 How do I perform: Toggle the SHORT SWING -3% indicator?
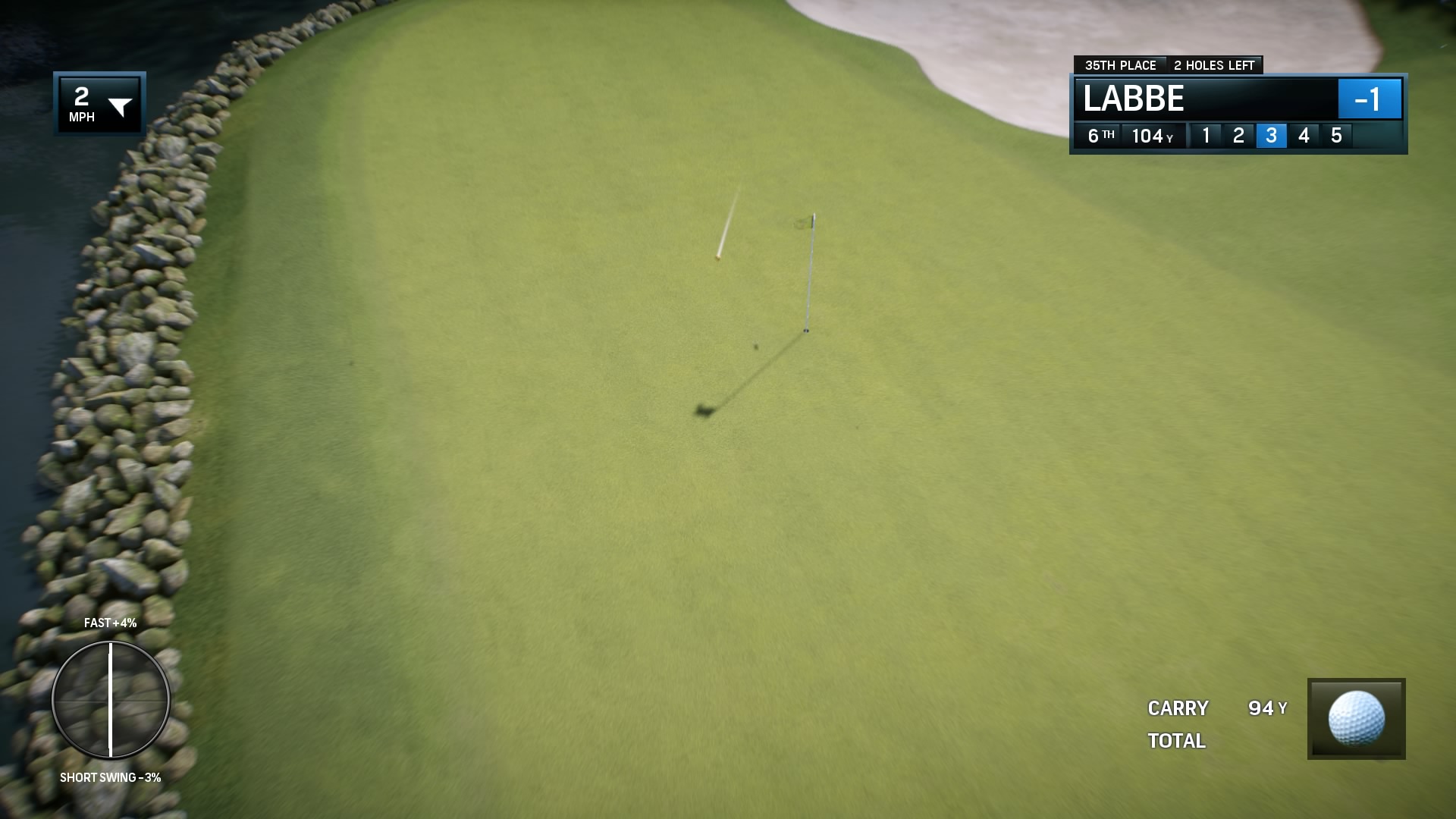(x=110, y=777)
